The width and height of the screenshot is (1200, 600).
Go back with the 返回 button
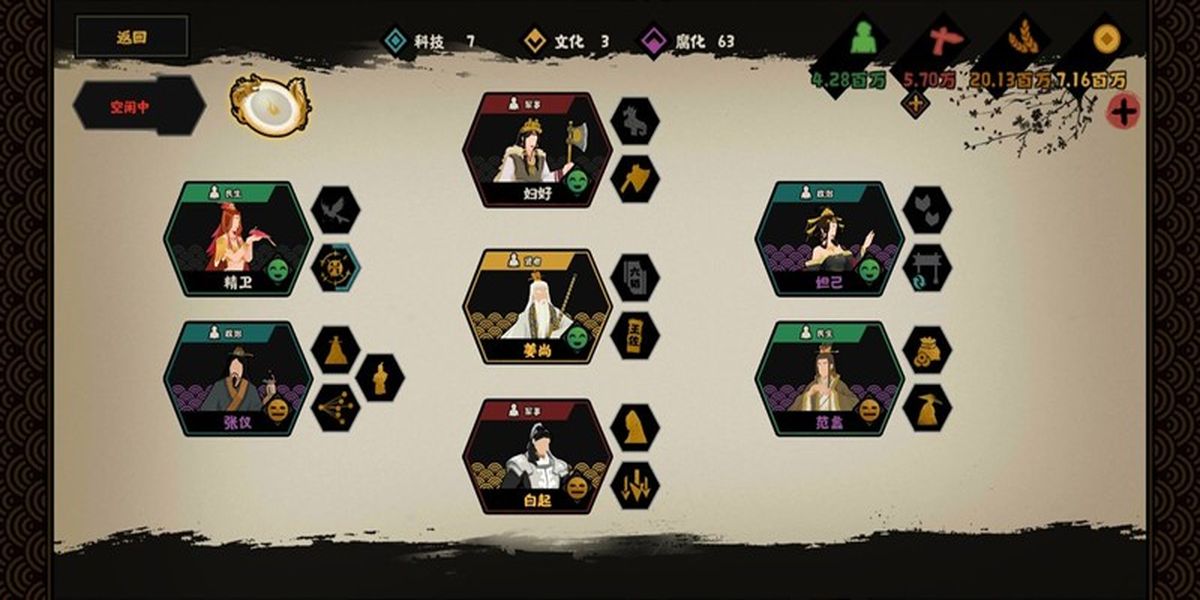pos(131,37)
